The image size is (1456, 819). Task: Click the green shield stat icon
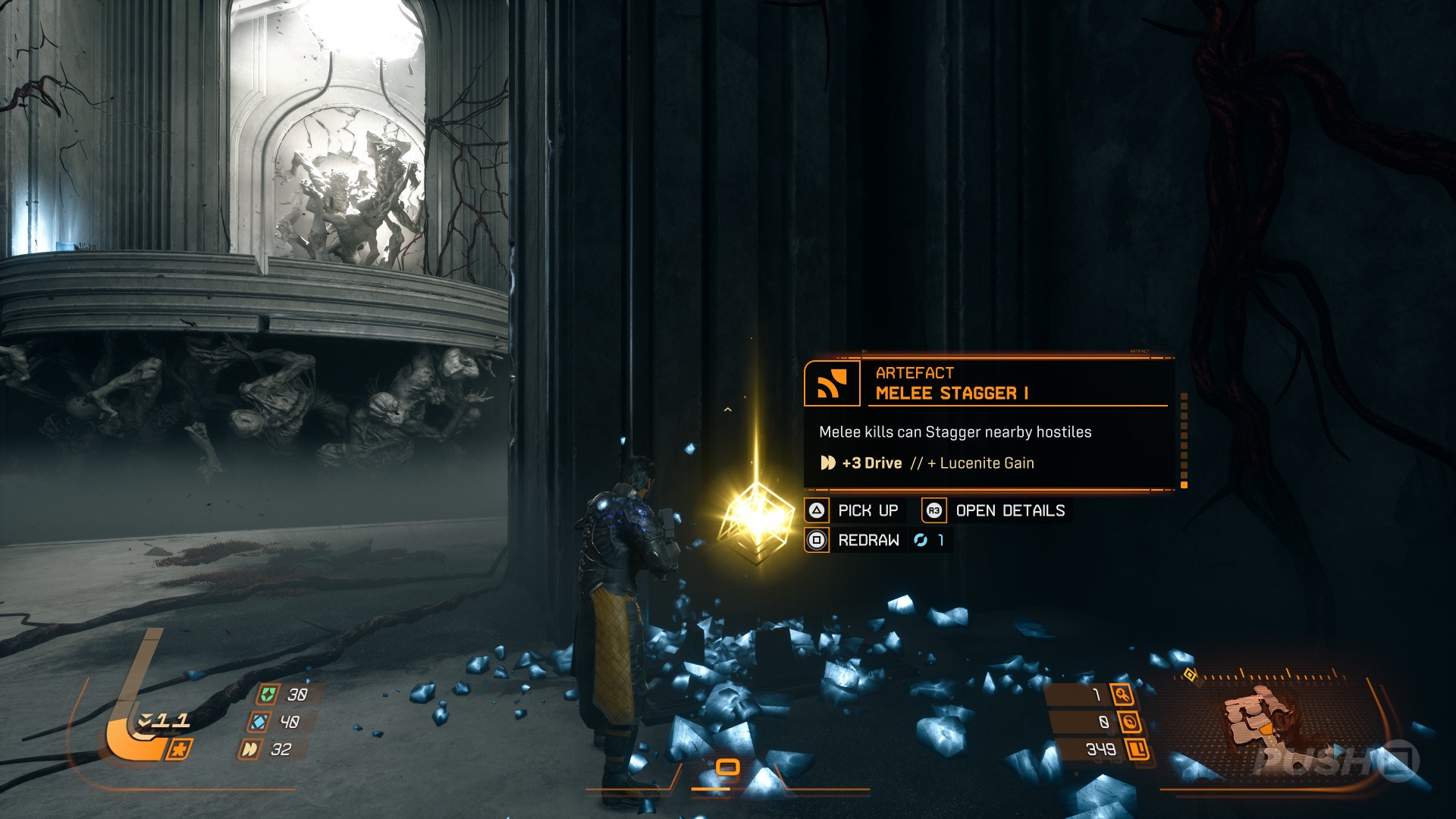click(x=268, y=694)
